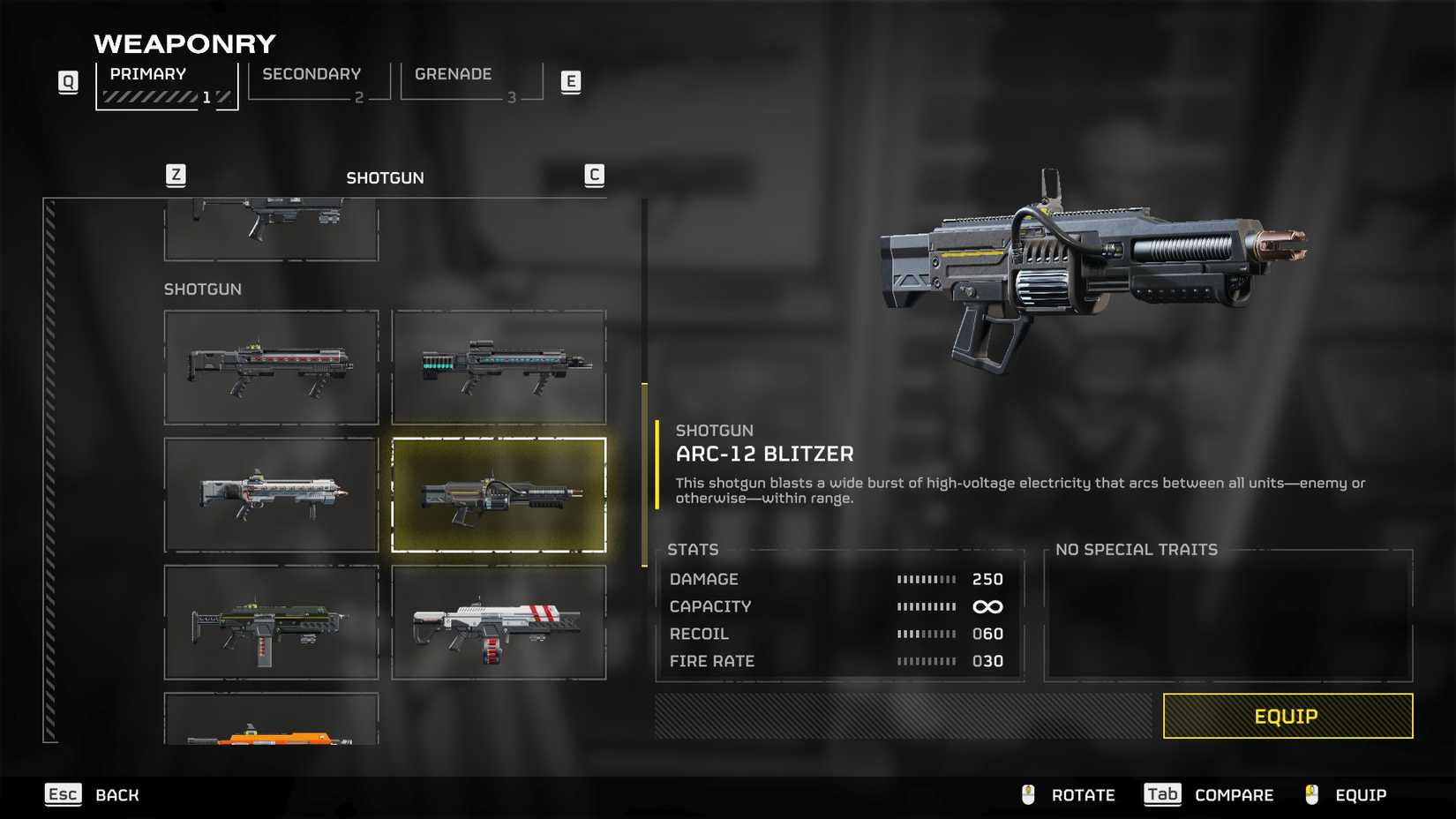Choose the white shotgun with red stripes
The height and width of the screenshot is (819, 1456).
(499, 623)
